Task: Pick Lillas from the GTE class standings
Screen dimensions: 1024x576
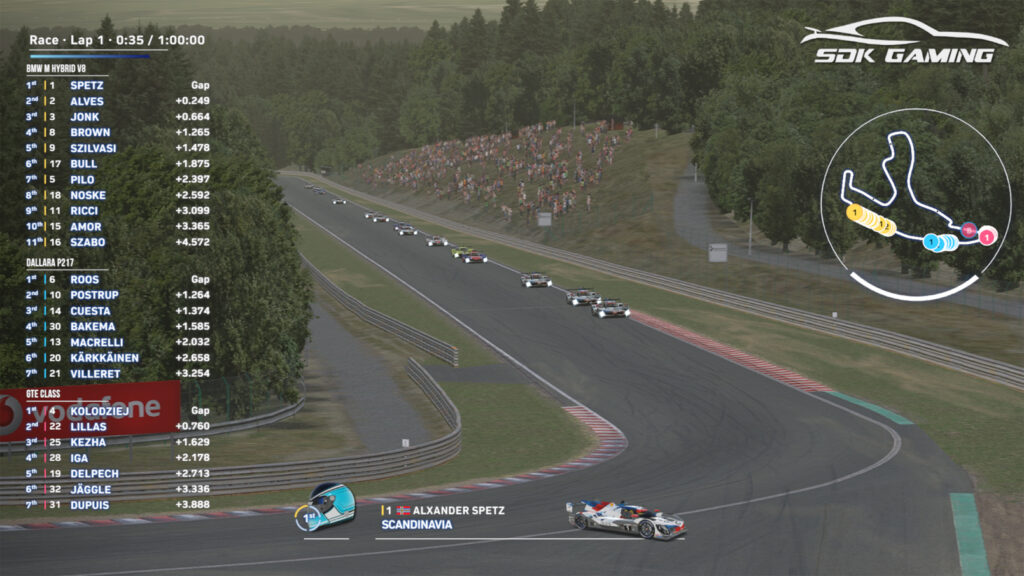Action: (x=89, y=427)
